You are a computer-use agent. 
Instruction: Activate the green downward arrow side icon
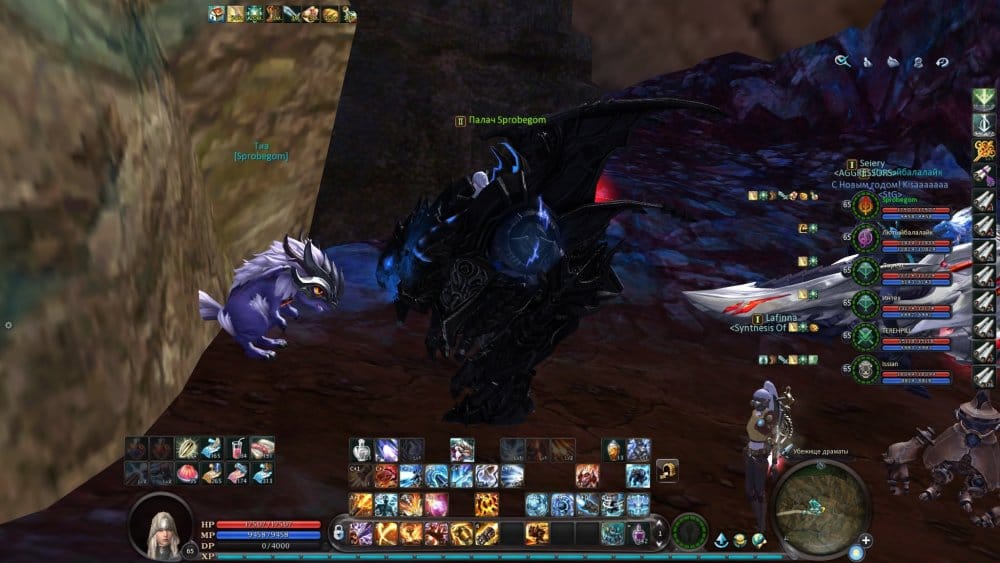[x=984, y=100]
